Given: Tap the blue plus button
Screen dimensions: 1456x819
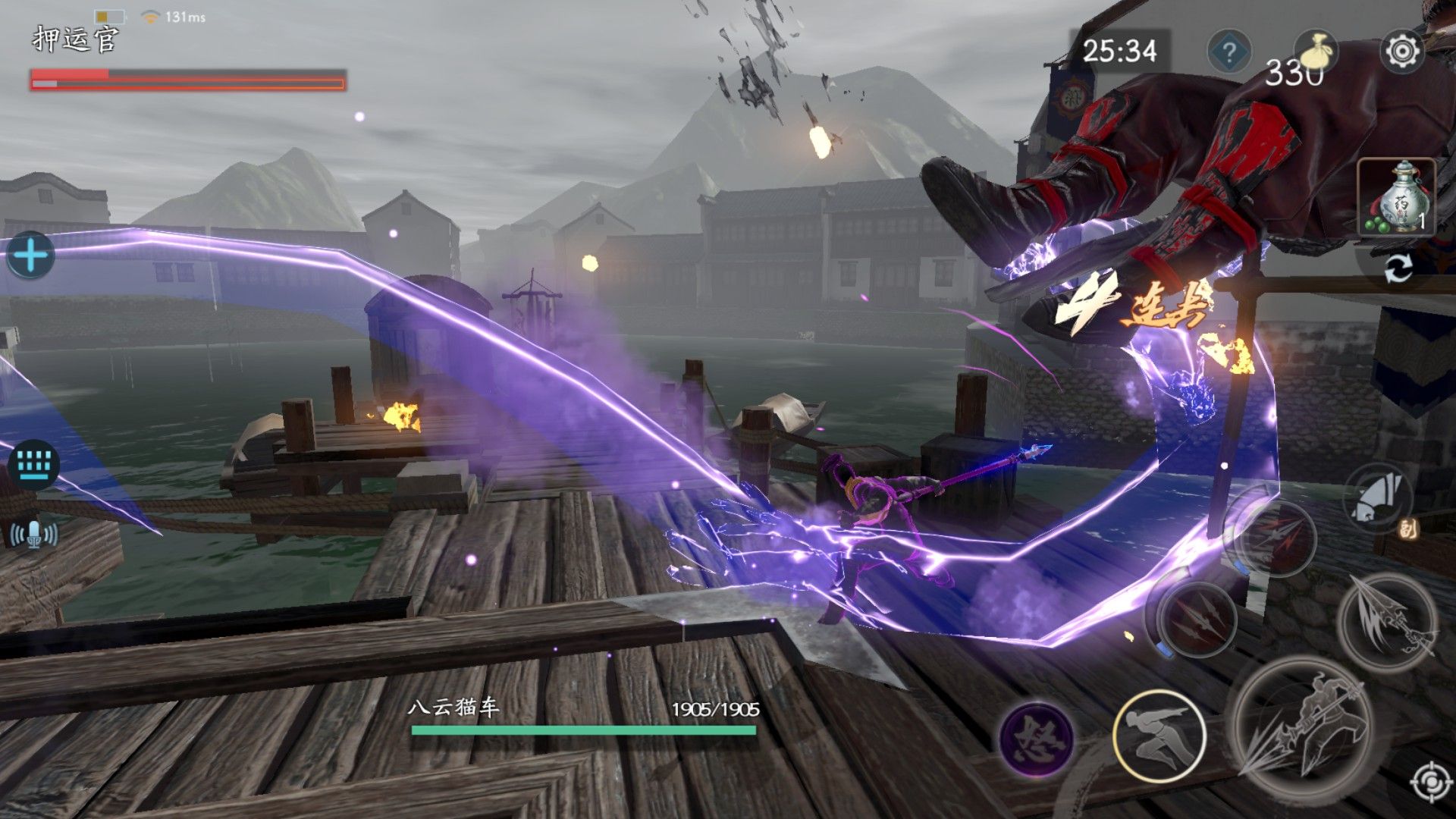Looking at the screenshot, I should (30, 256).
